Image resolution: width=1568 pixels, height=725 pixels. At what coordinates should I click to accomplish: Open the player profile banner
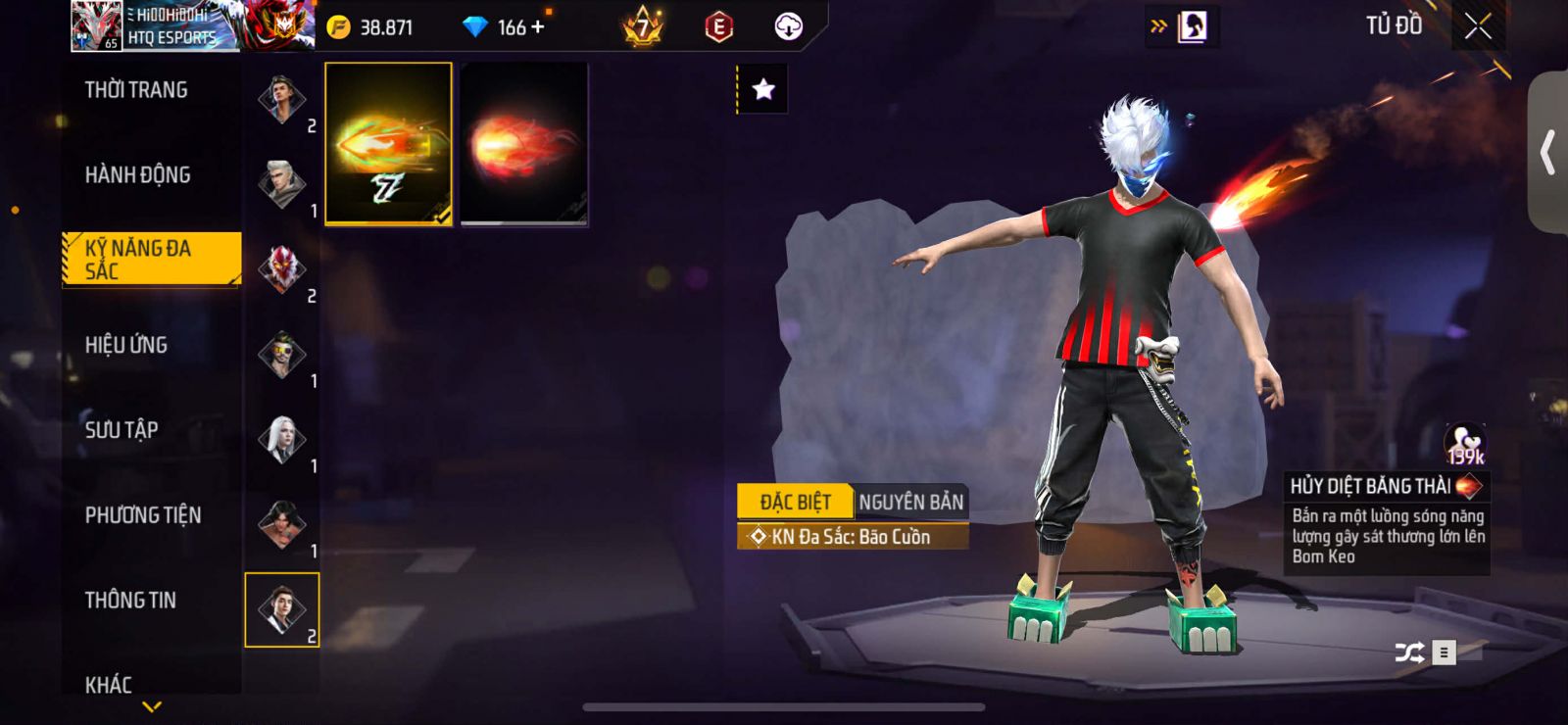coord(157,26)
